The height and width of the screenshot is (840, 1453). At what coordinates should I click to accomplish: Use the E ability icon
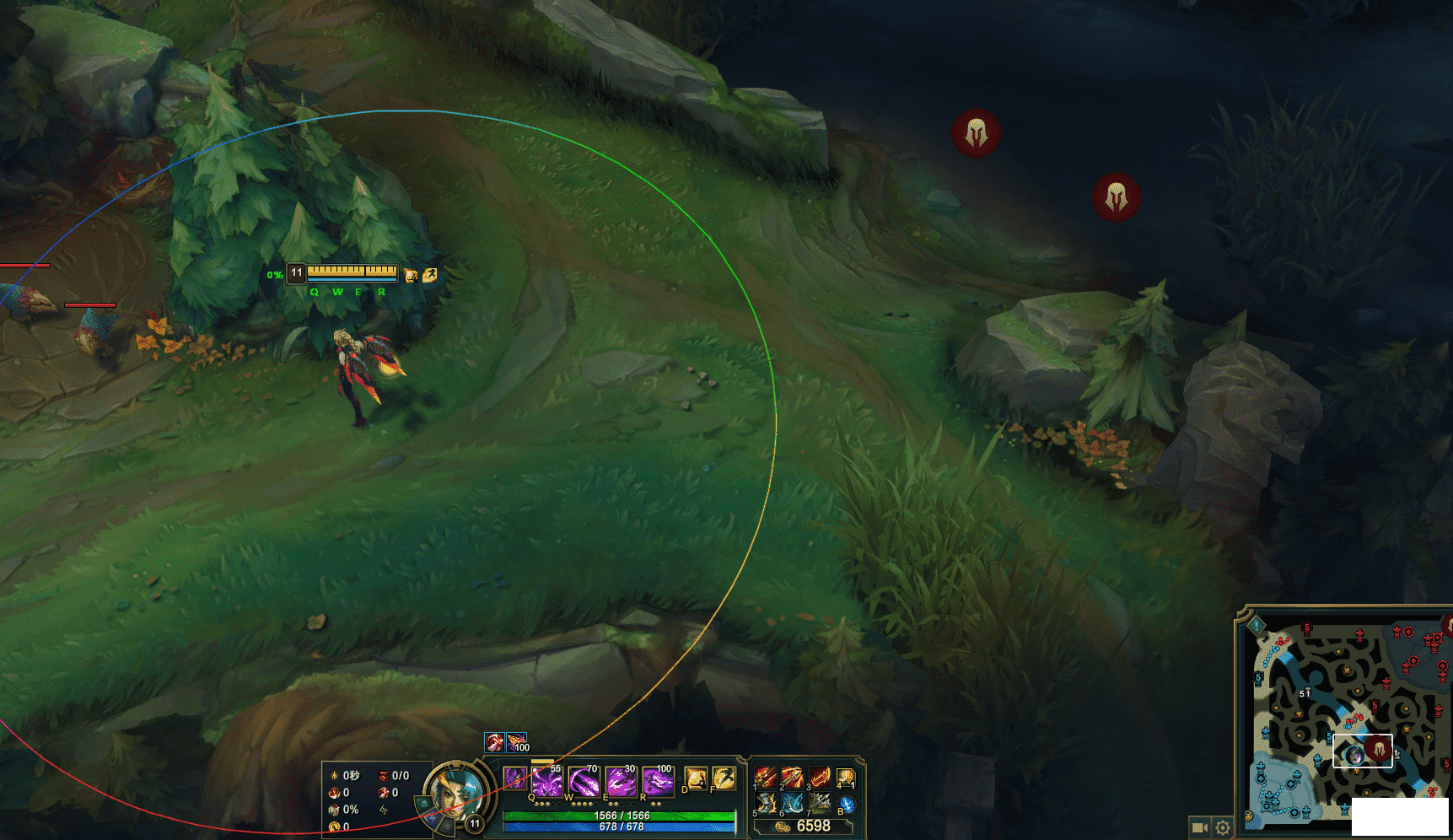coord(621,781)
